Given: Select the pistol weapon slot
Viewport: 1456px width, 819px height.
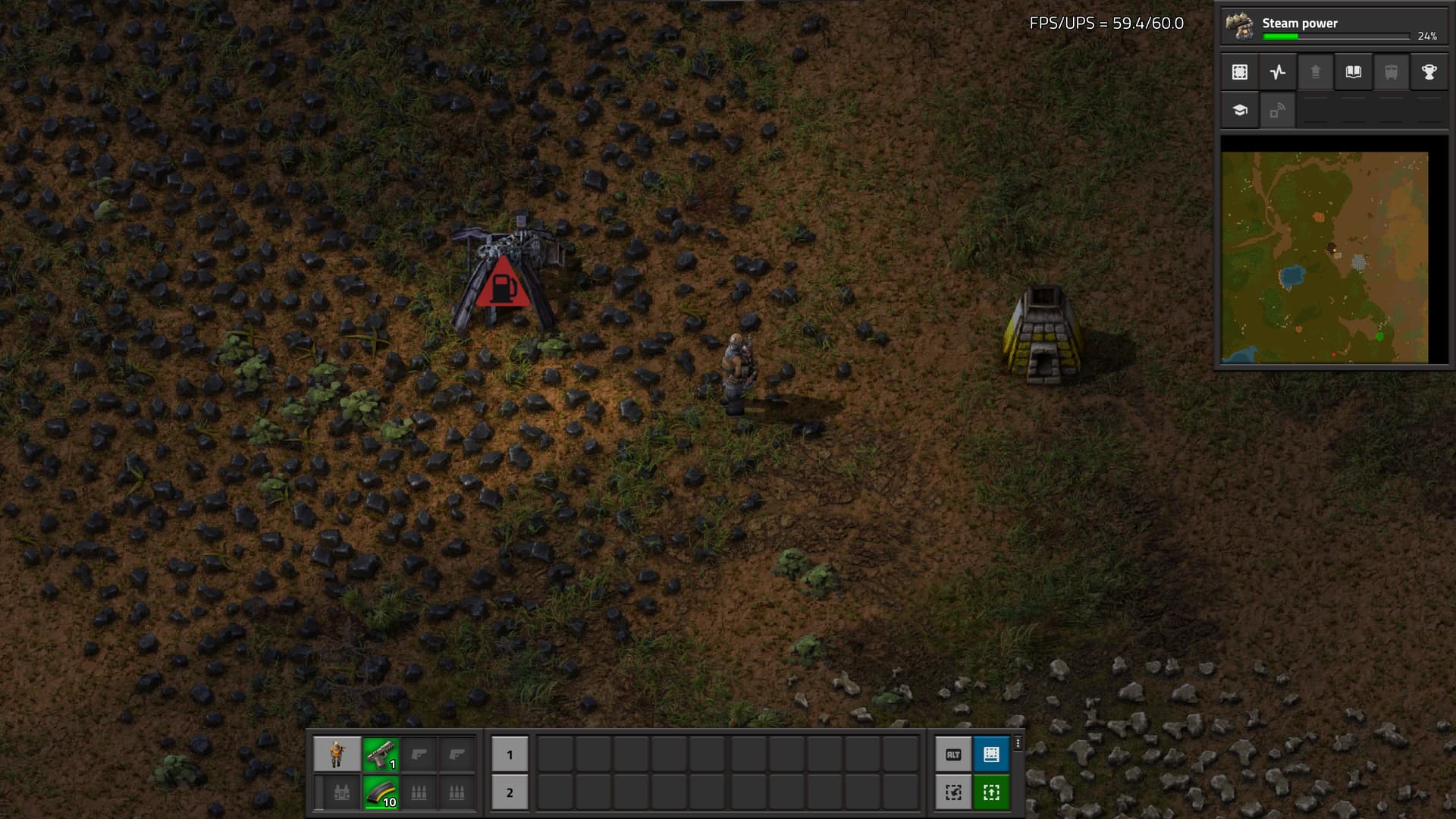Looking at the screenshot, I should [381, 755].
